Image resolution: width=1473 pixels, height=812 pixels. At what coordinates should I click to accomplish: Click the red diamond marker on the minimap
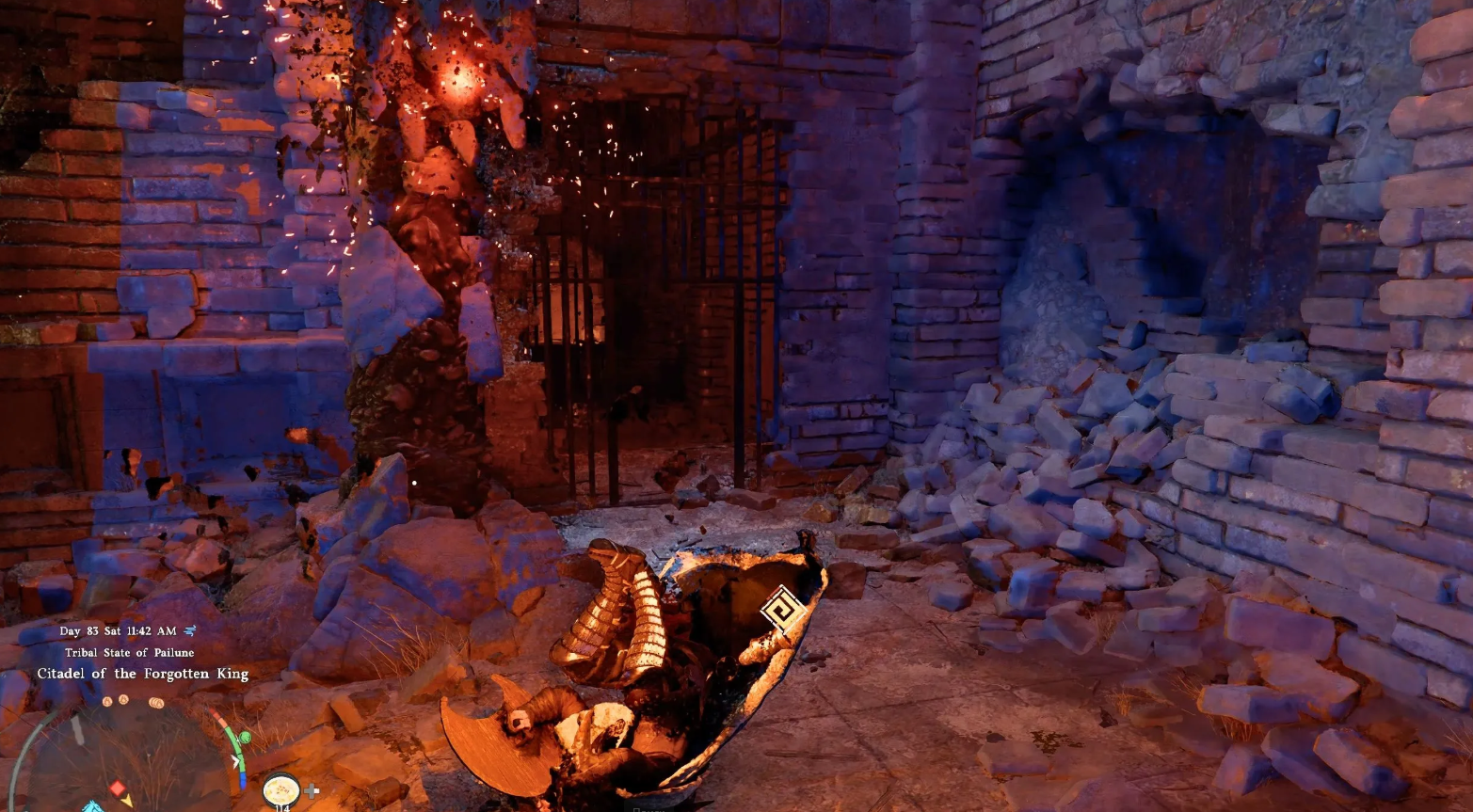tap(117, 787)
